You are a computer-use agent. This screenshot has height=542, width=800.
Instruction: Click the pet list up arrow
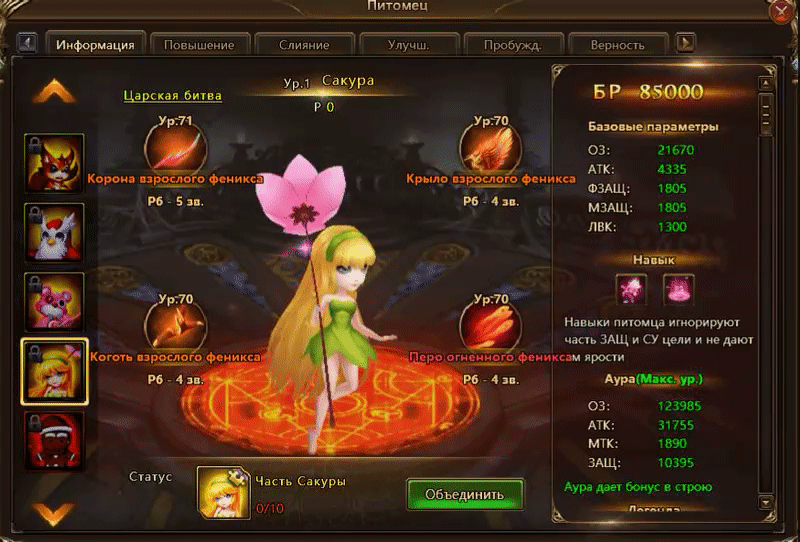pos(54,93)
